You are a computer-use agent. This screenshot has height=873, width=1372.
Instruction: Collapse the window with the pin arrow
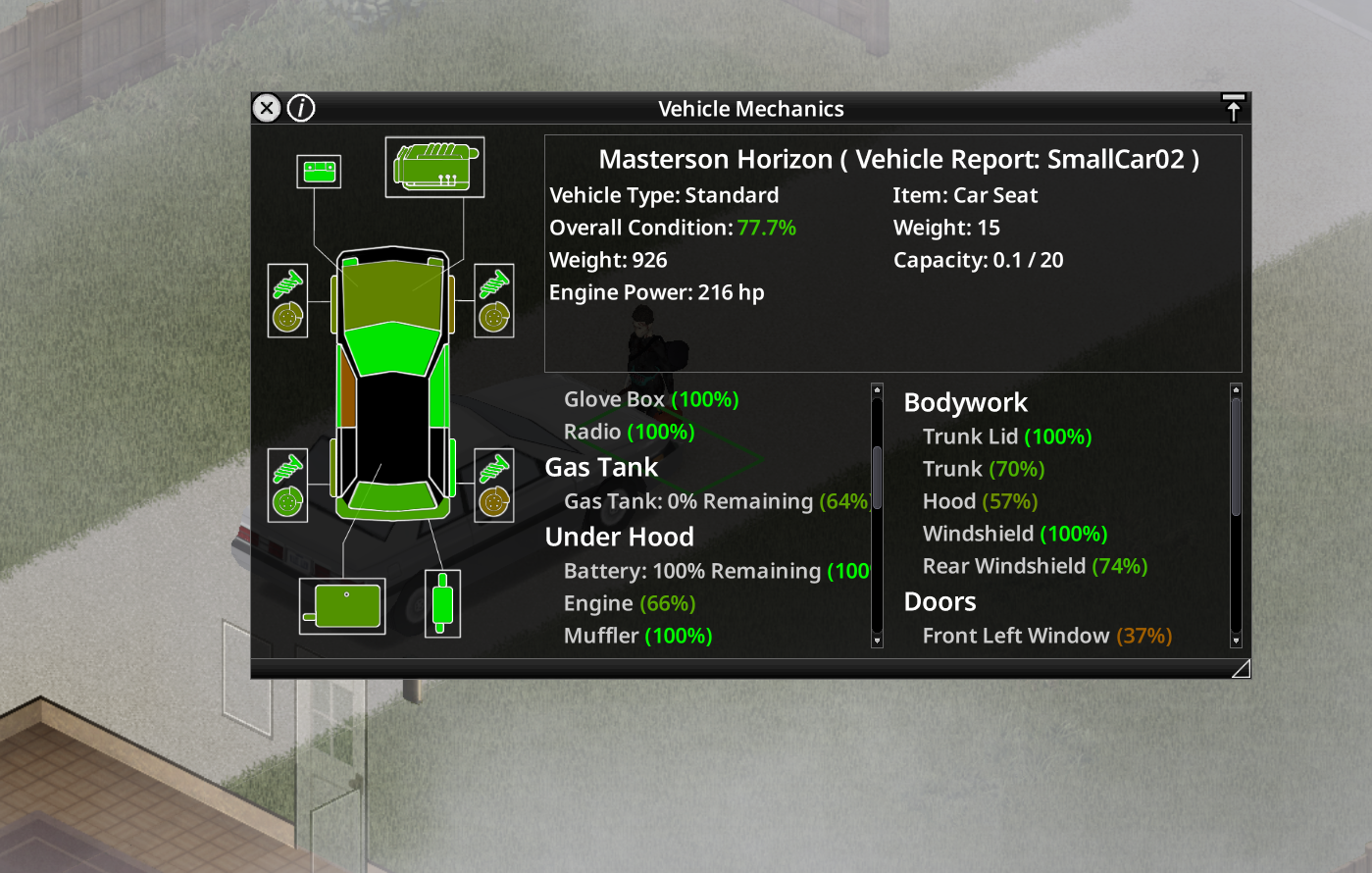(x=1233, y=108)
